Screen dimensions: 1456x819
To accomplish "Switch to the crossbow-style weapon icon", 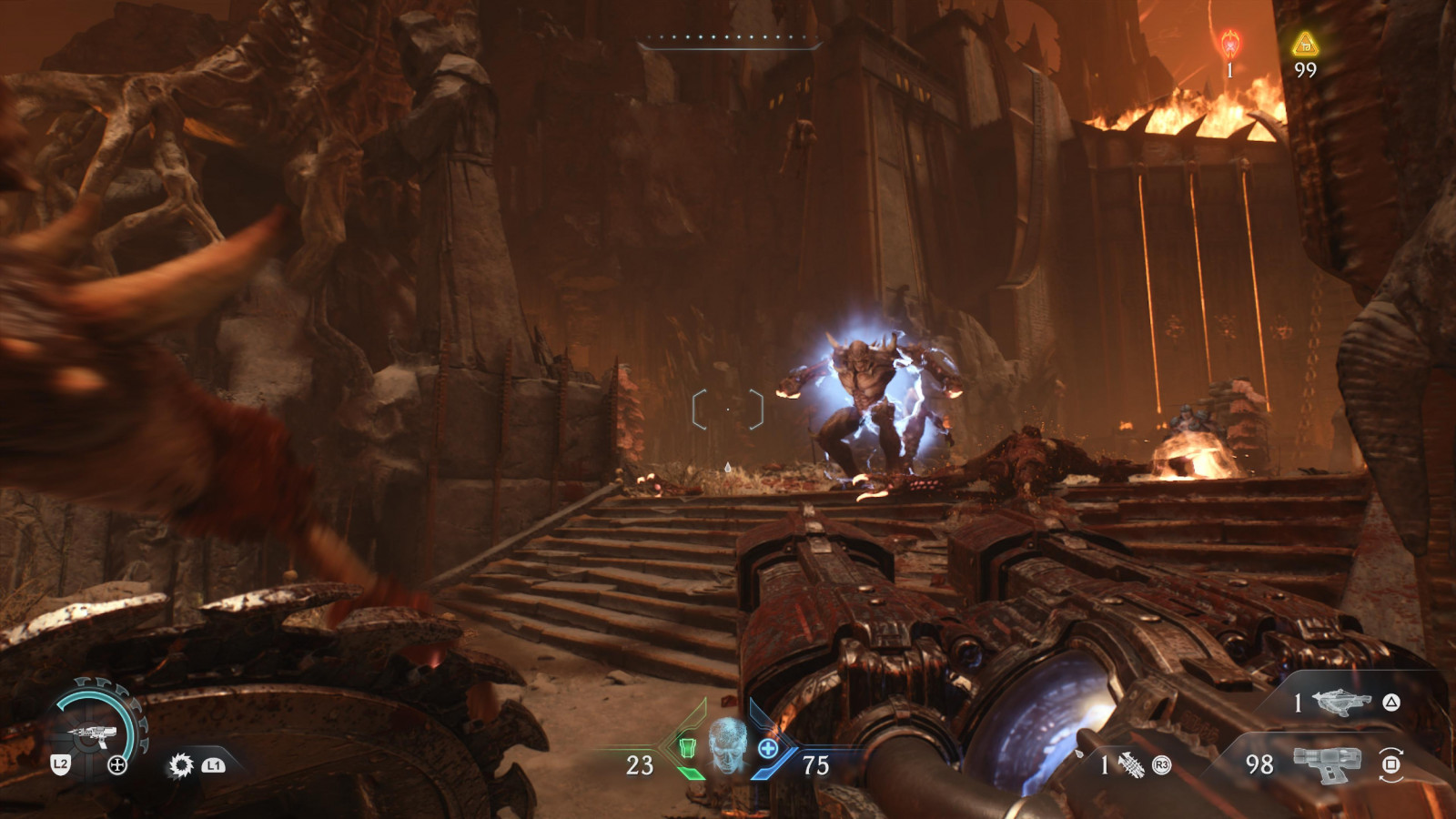I will pos(1342,702).
